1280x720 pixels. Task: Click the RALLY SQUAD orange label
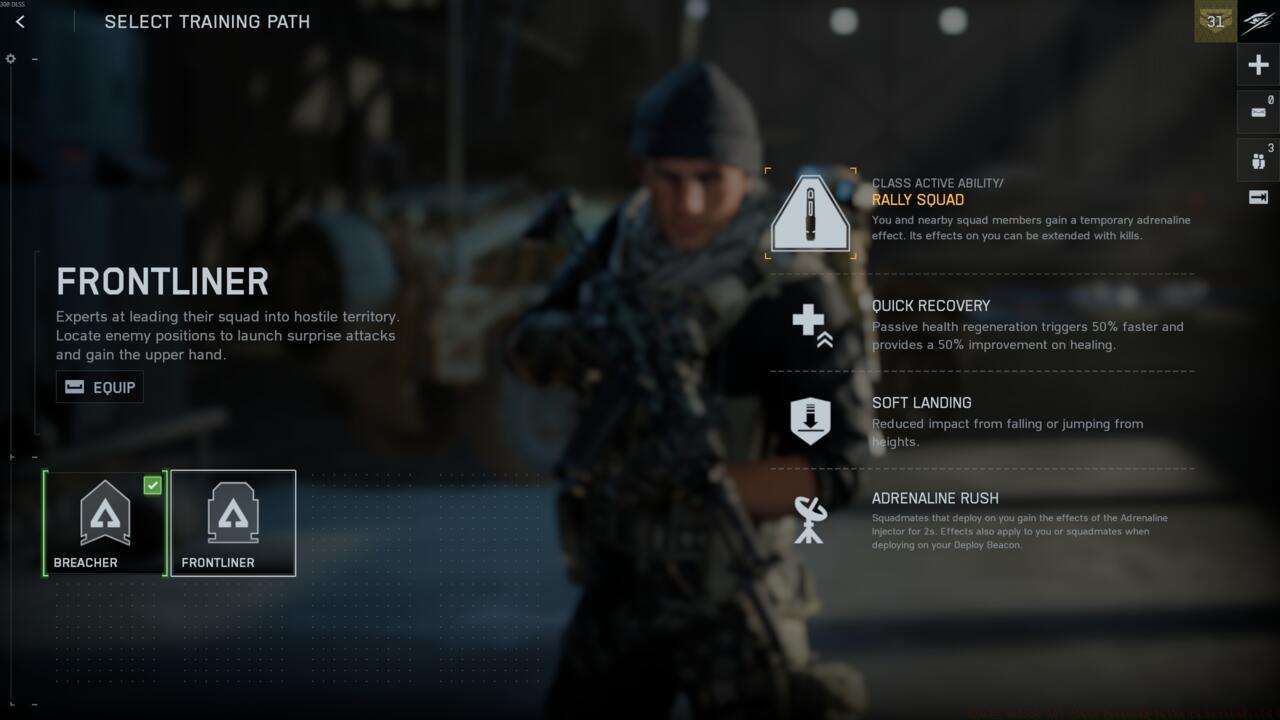tap(918, 200)
